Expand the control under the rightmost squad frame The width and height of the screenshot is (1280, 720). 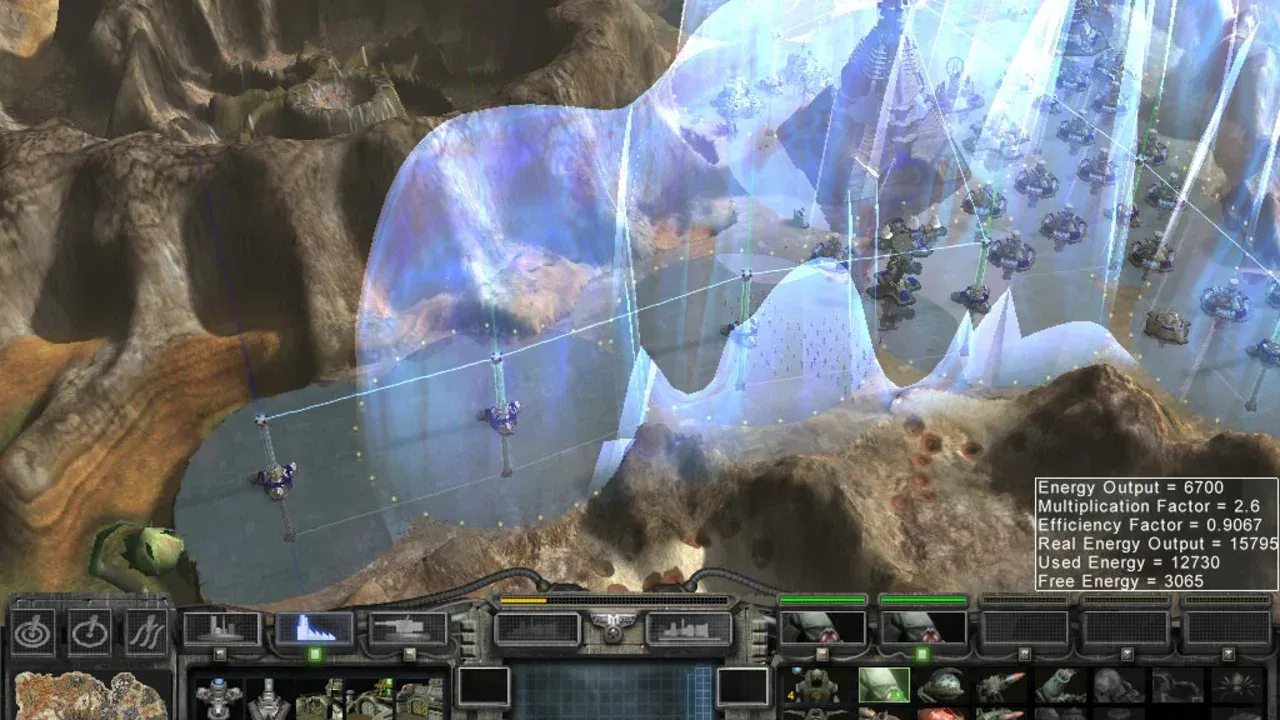click(x=1227, y=651)
